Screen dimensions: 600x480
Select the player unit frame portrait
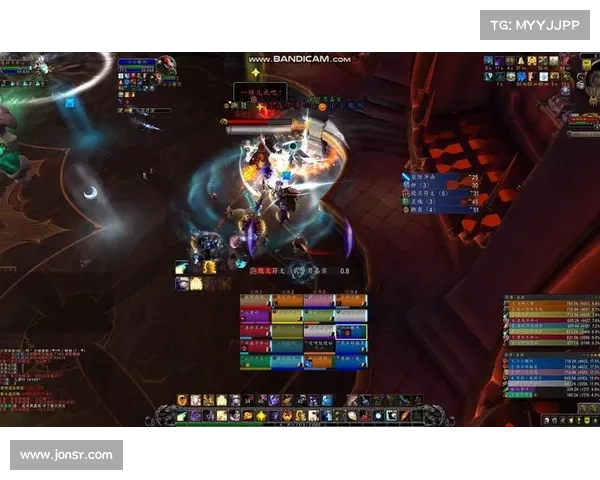(167, 66)
